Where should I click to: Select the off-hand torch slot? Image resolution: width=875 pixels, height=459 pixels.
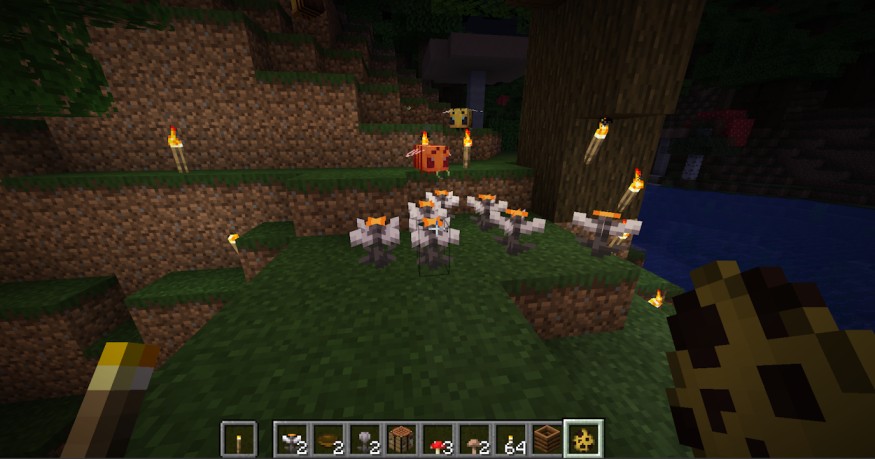pyautogui.click(x=237, y=439)
